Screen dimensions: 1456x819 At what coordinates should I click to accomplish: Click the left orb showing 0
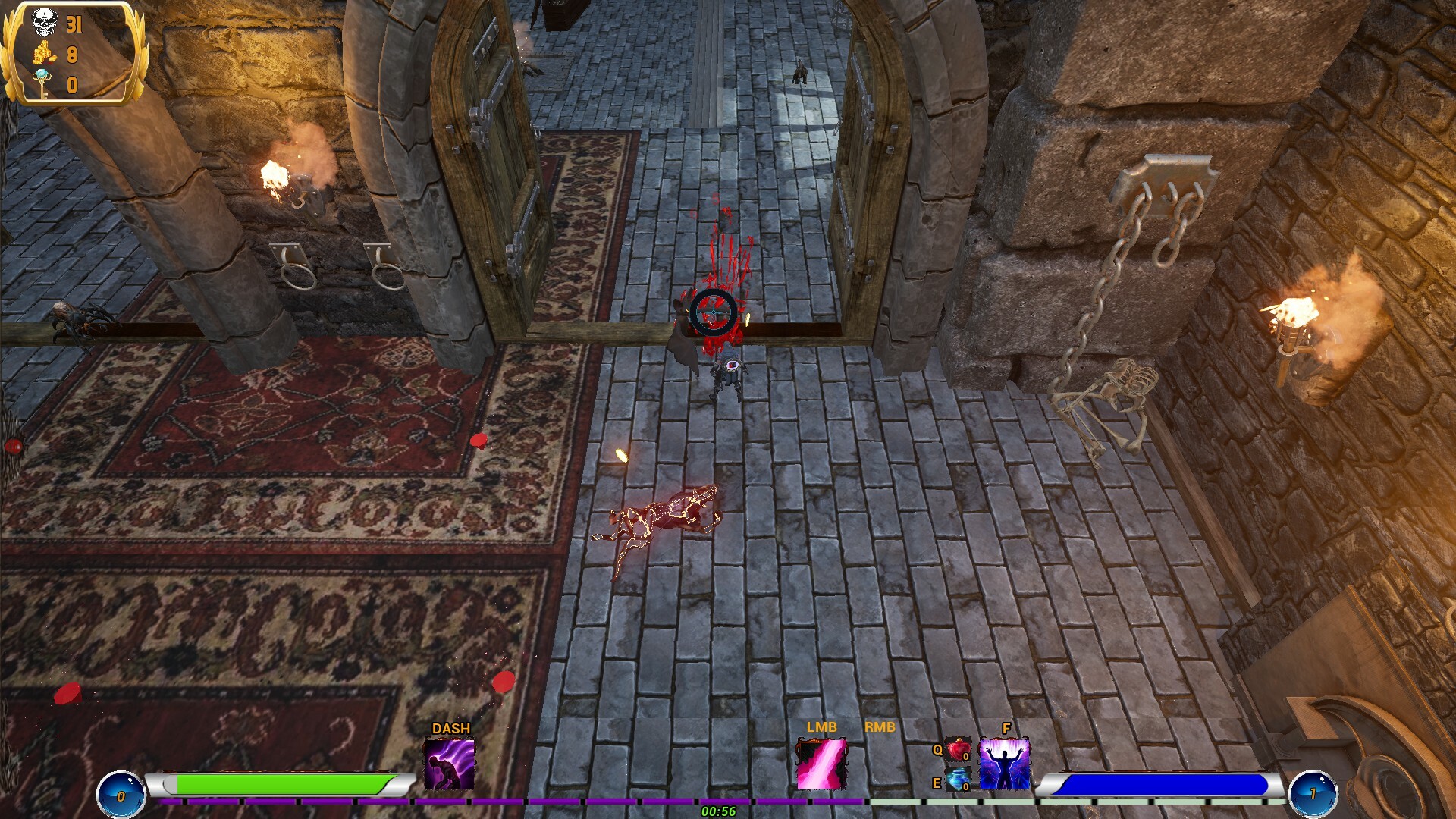tap(121, 793)
